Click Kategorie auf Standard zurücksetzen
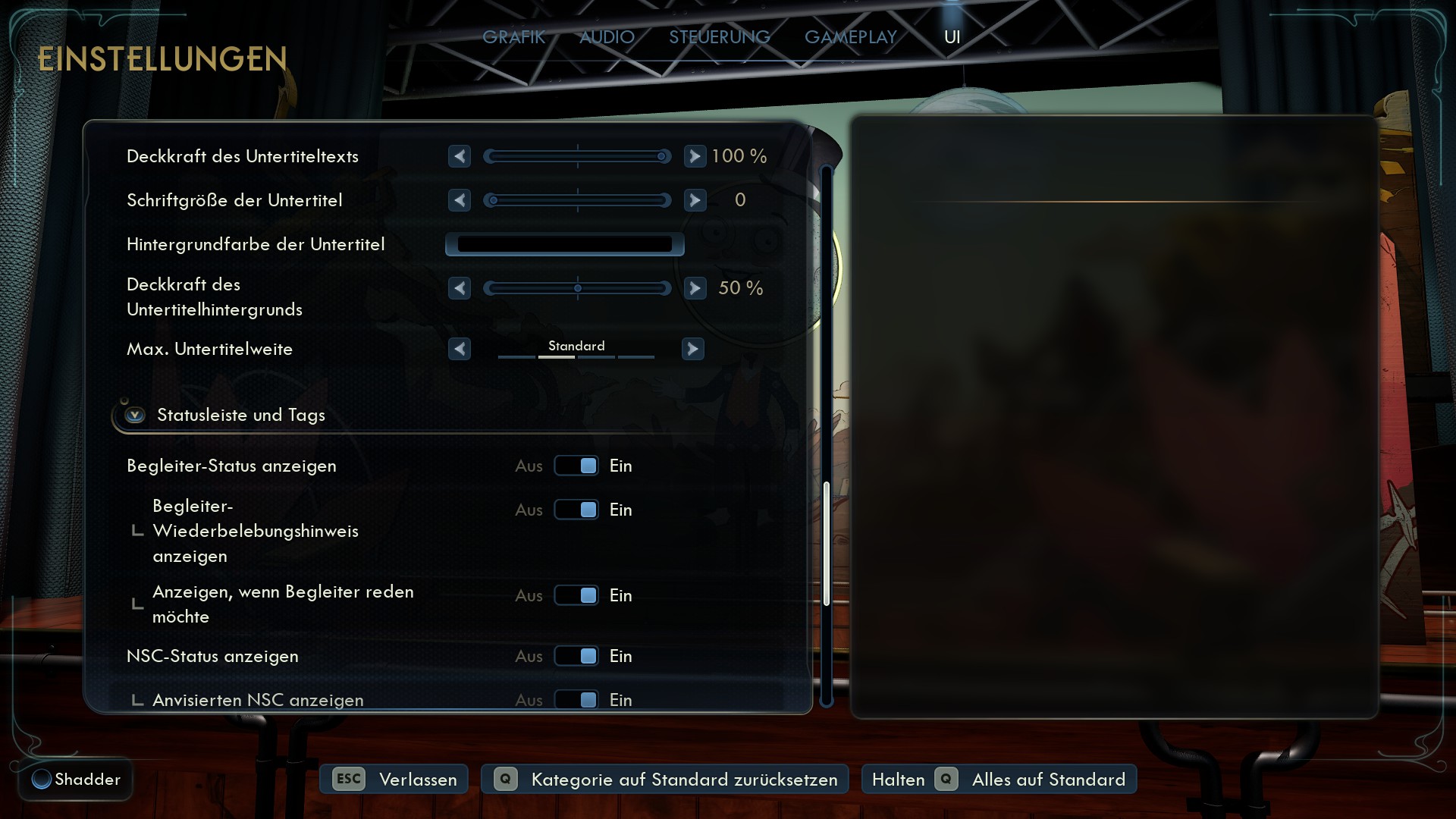This screenshot has width=1456, height=819. [666, 779]
